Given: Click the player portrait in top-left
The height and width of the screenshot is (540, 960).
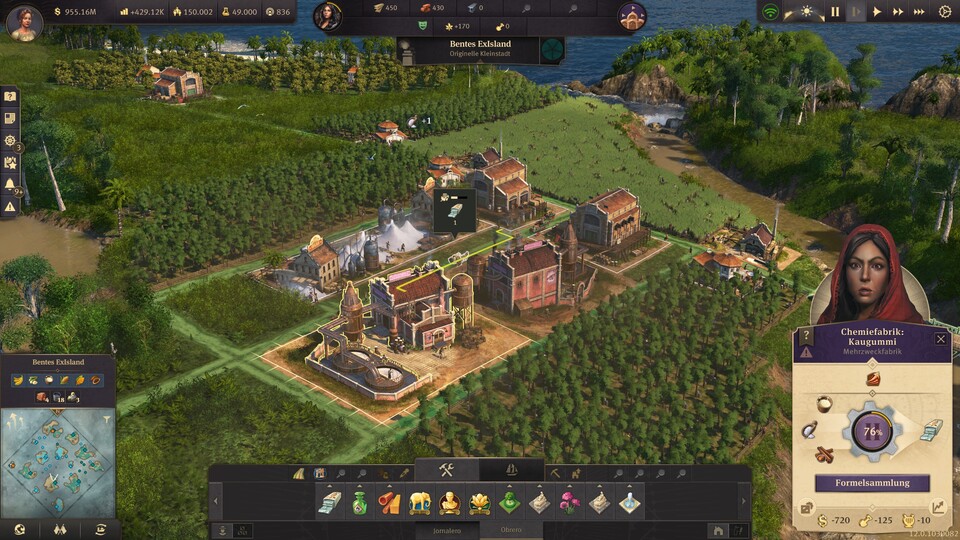Looking at the screenshot, I should tap(24, 22).
